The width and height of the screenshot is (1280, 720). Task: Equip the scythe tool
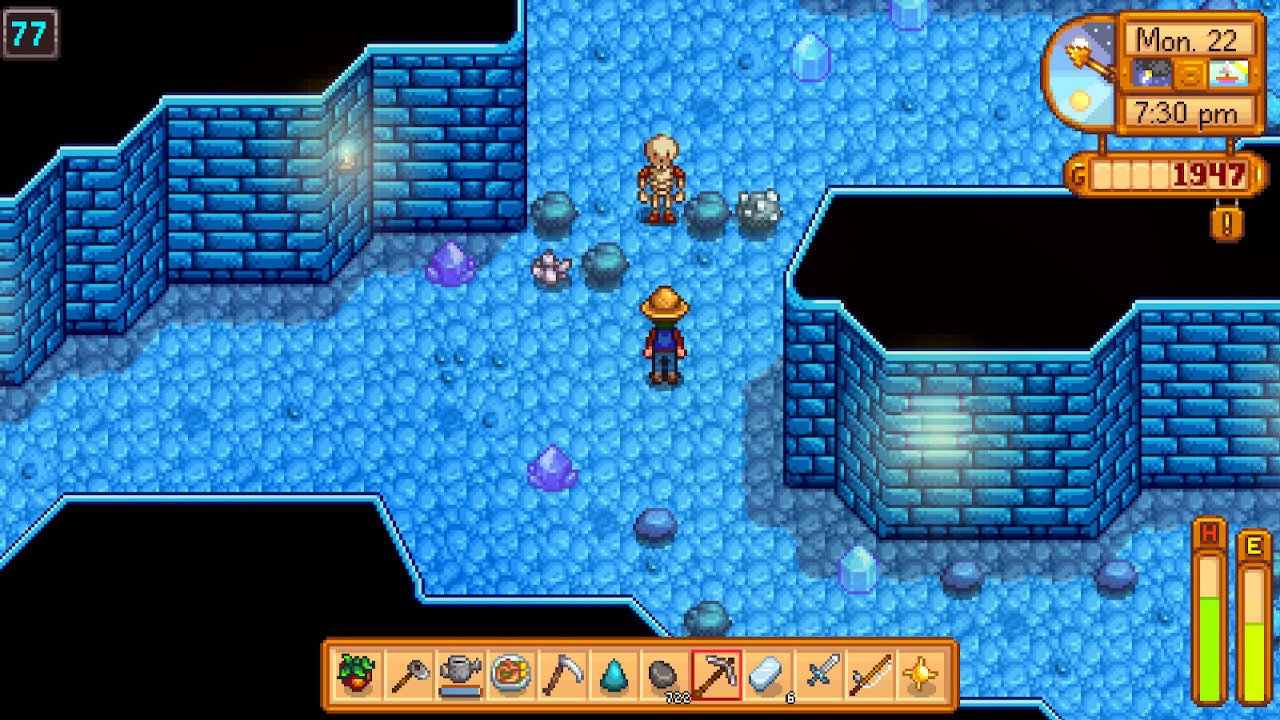562,675
